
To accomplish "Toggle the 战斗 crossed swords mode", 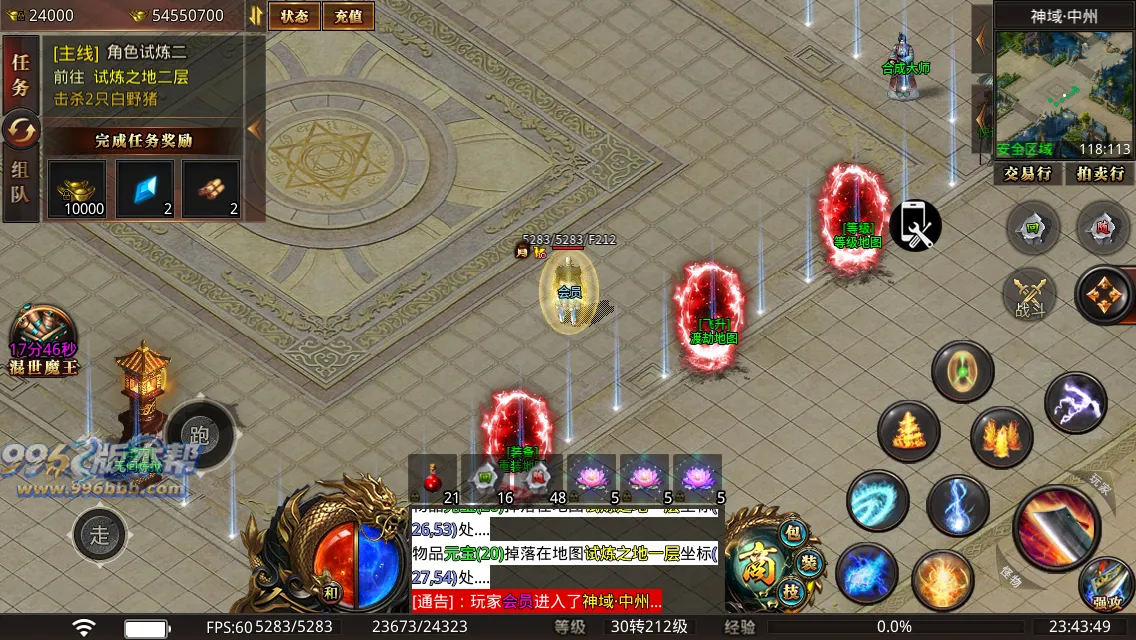I will (x=1029, y=295).
